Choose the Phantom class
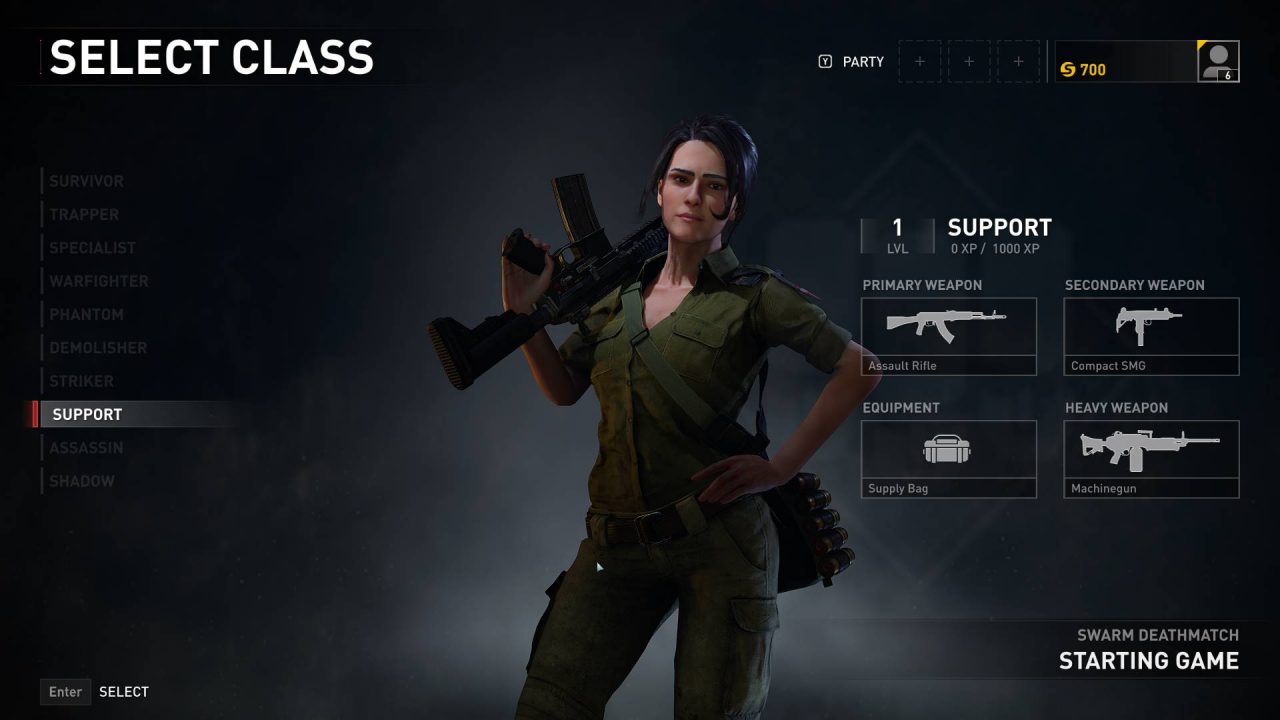The image size is (1280, 720). (87, 314)
